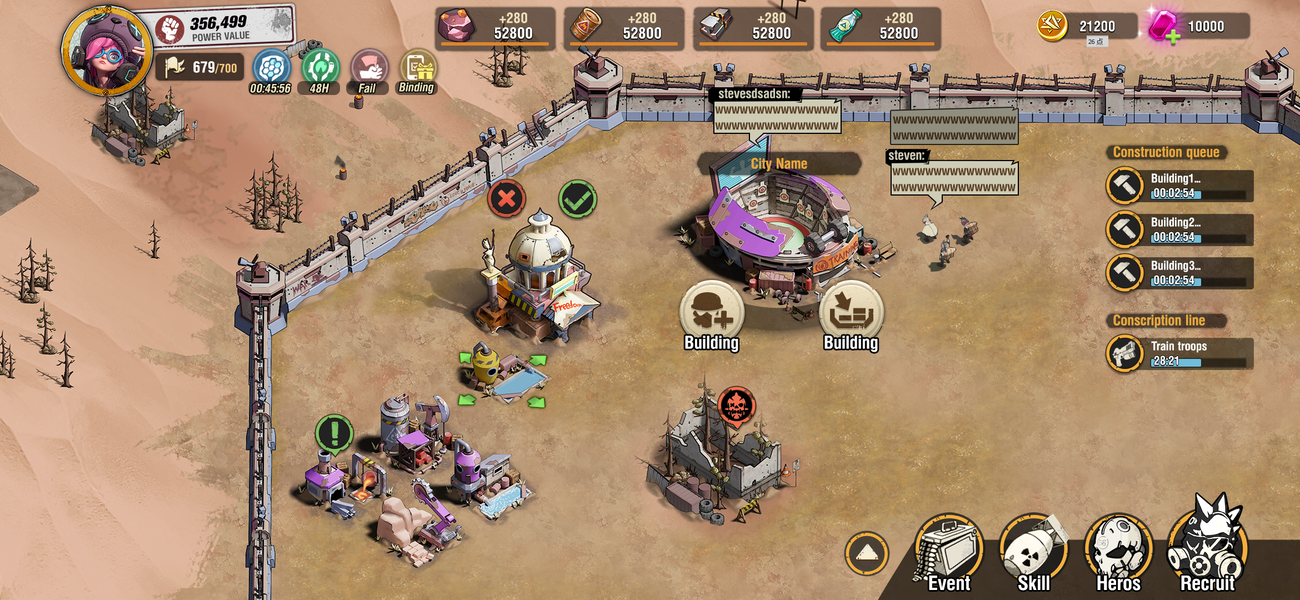Open the Train troops conscription entry
Viewport: 1300px width, 600px height.
(1180, 353)
